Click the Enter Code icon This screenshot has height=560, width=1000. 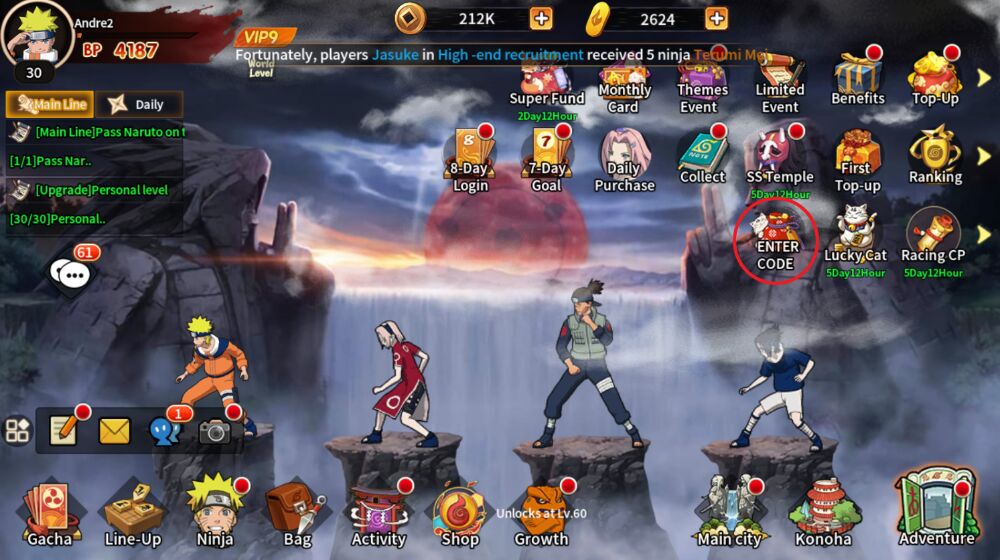(x=776, y=240)
